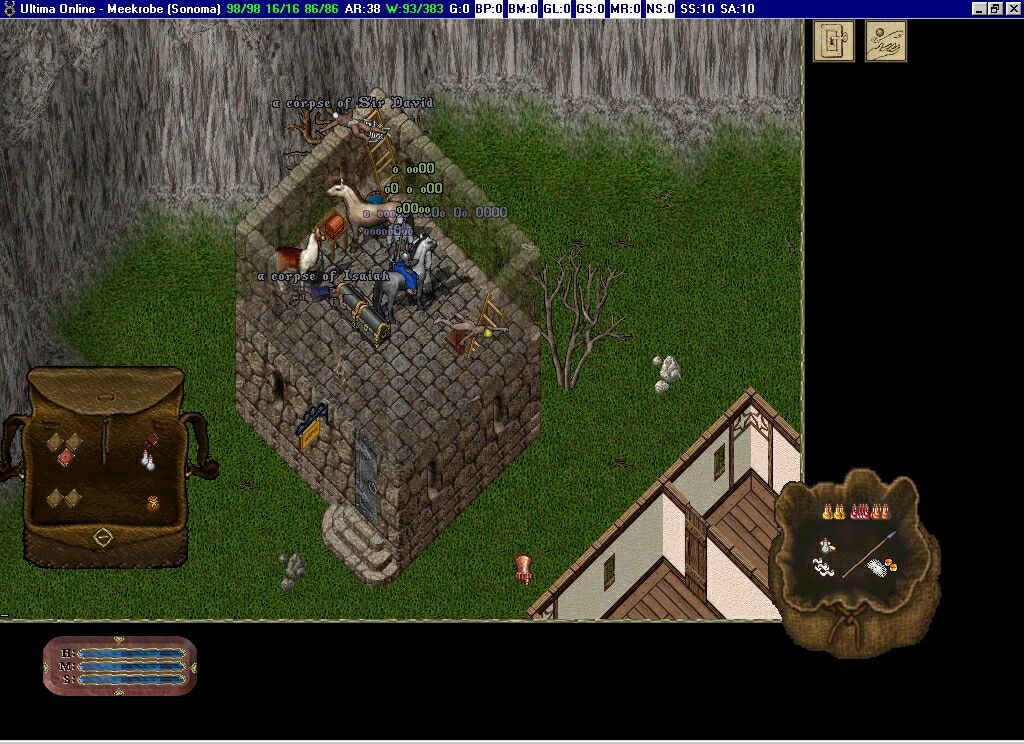Select the yellow potions in the pouch
The width and height of the screenshot is (1024, 744).
point(833,512)
